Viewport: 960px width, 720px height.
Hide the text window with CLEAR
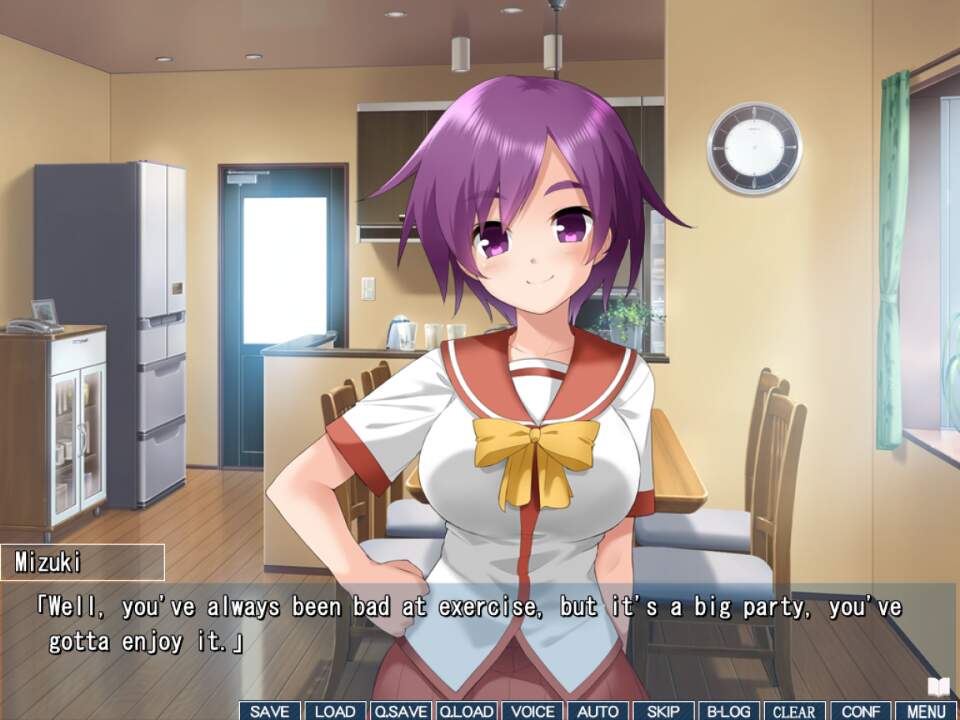click(x=795, y=711)
